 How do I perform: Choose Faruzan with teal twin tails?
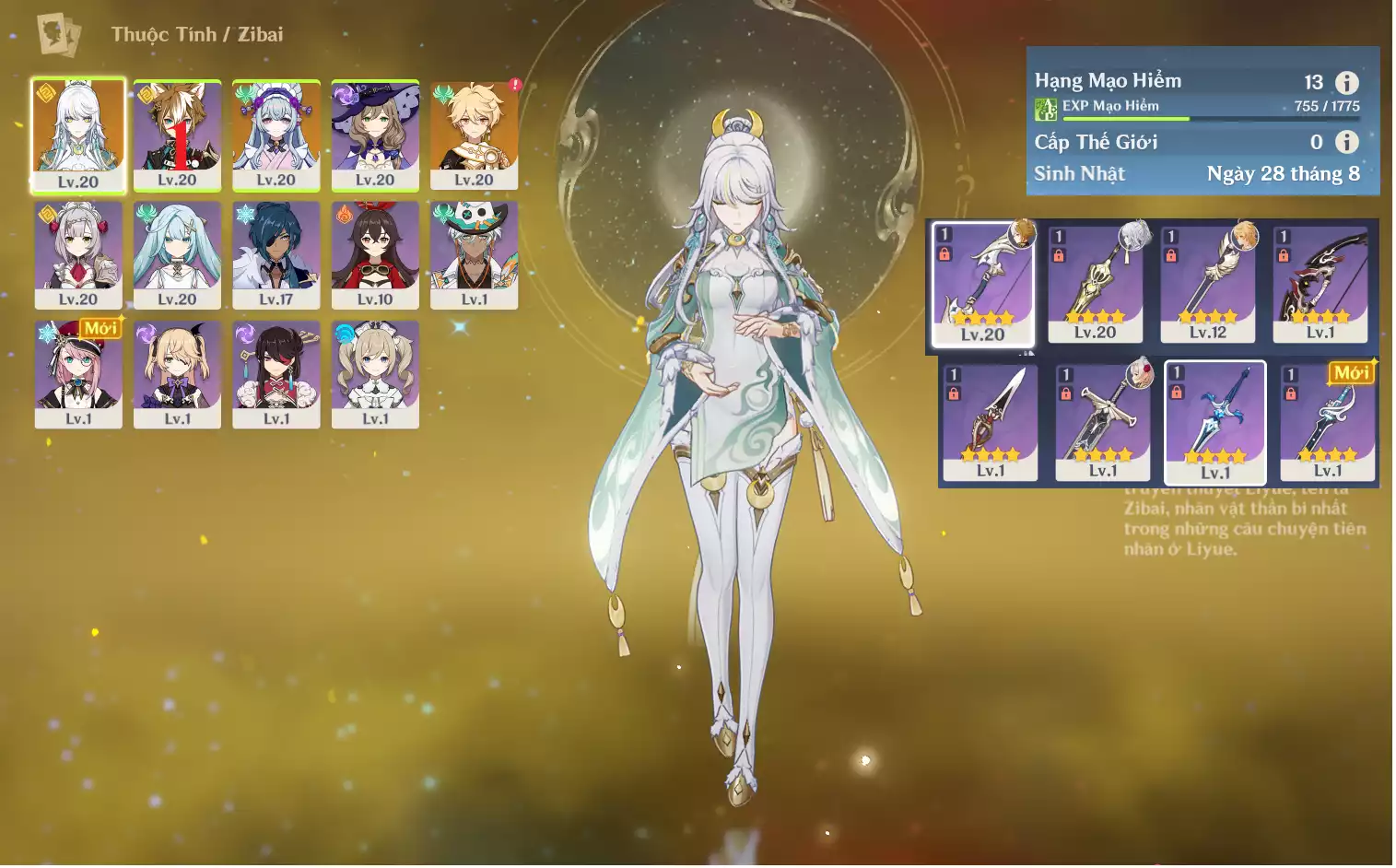pyautogui.click(x=177, y=254)
